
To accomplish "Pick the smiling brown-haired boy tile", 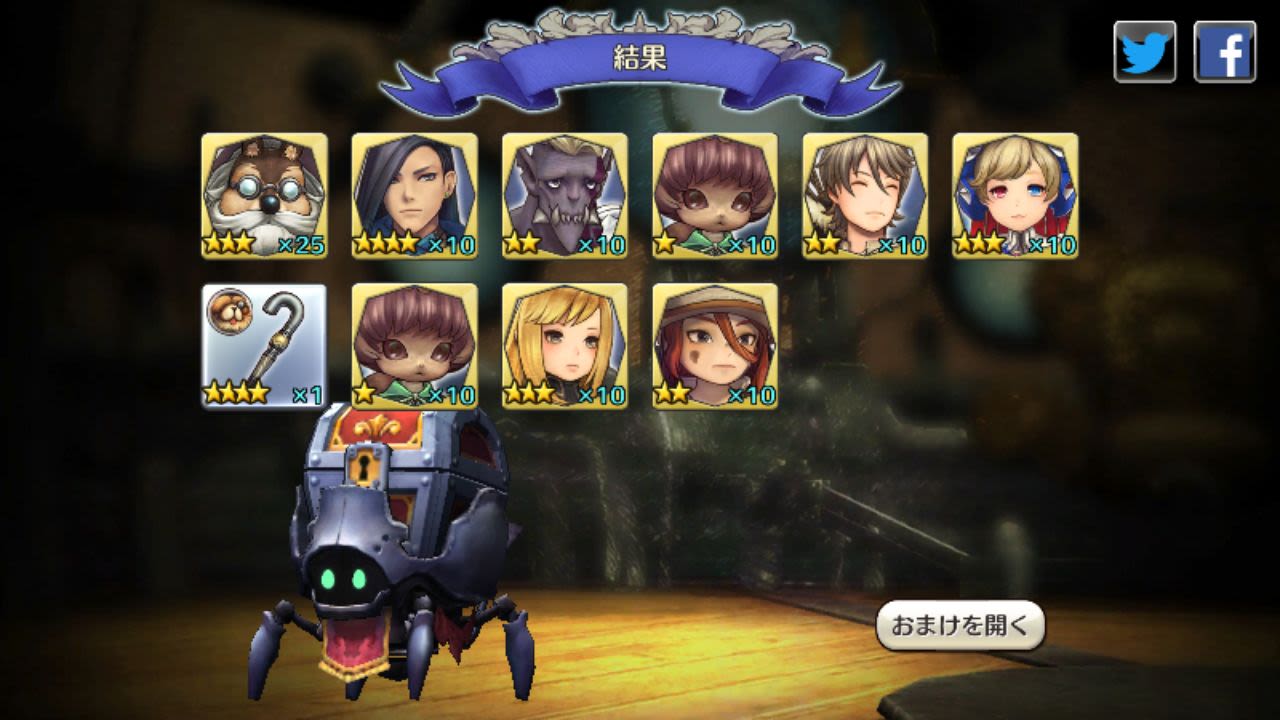I will [x=865, y=196].
